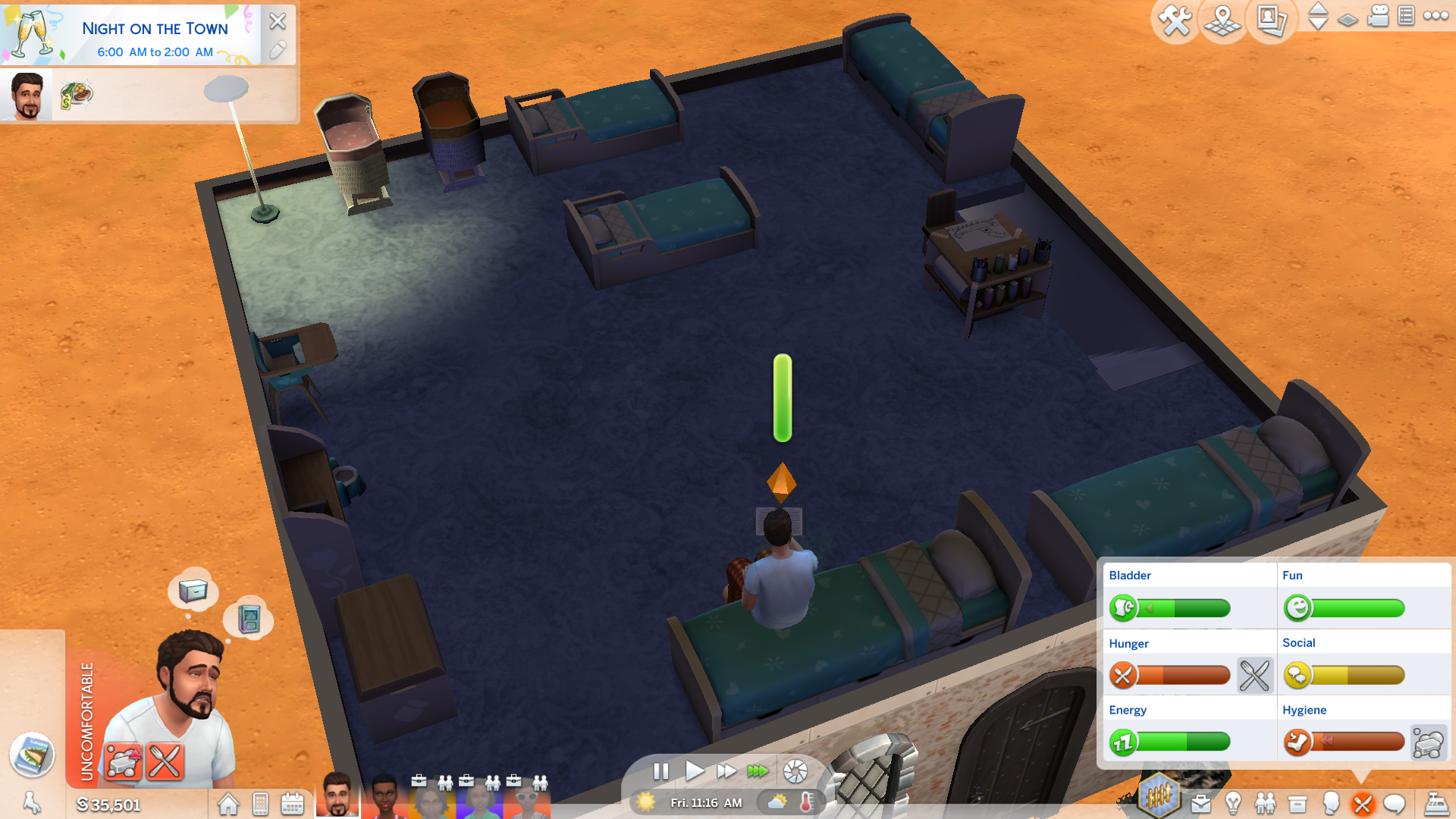Click the fork-and-knife button beside Hunger
Image resolution: width=1456 pixels, height=819 pixels.
(x=1254, y=675)
